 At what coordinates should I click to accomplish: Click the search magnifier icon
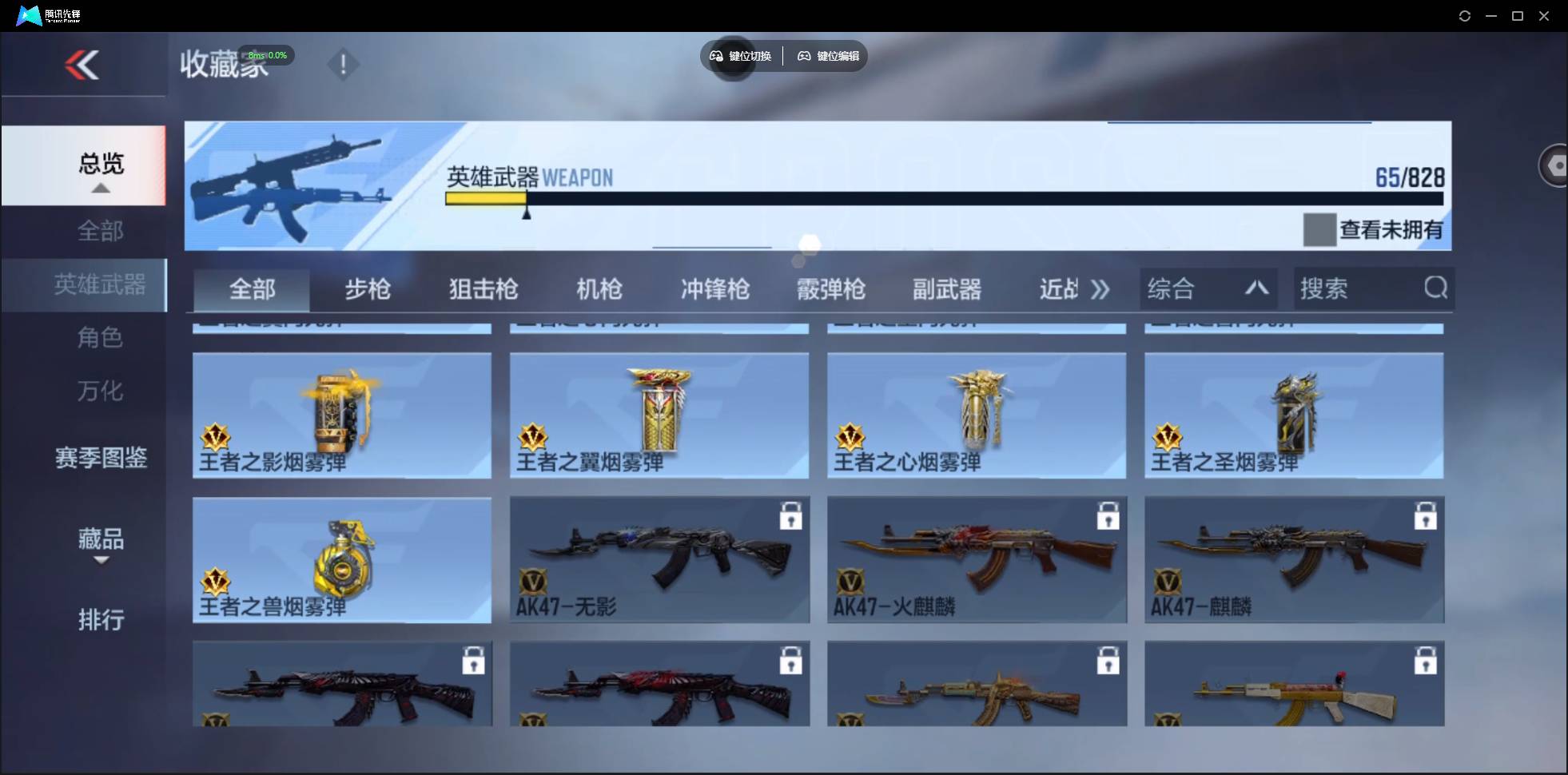click(x=1435, y=288)
